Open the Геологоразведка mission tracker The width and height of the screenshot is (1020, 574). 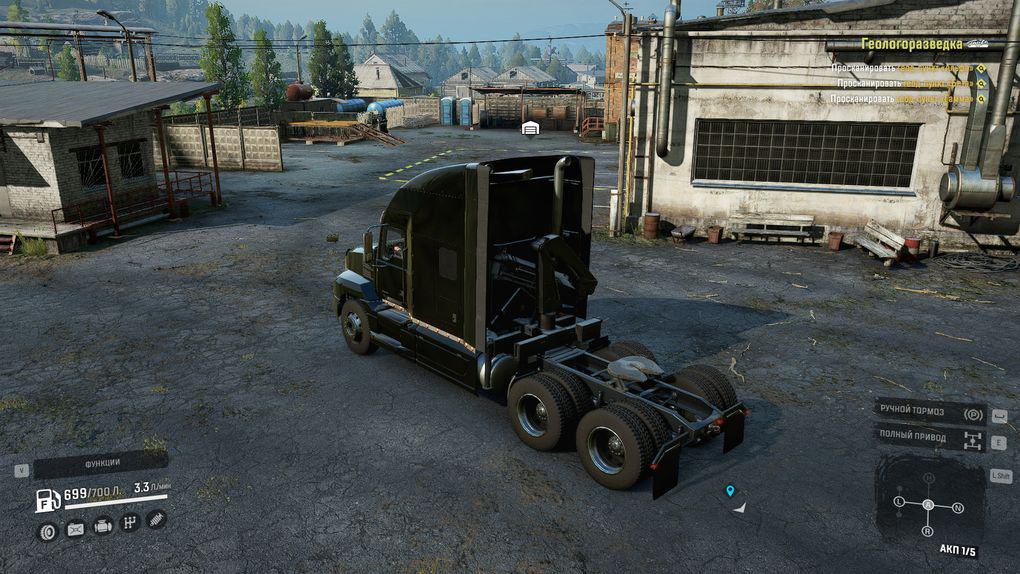tap(912, 44)
